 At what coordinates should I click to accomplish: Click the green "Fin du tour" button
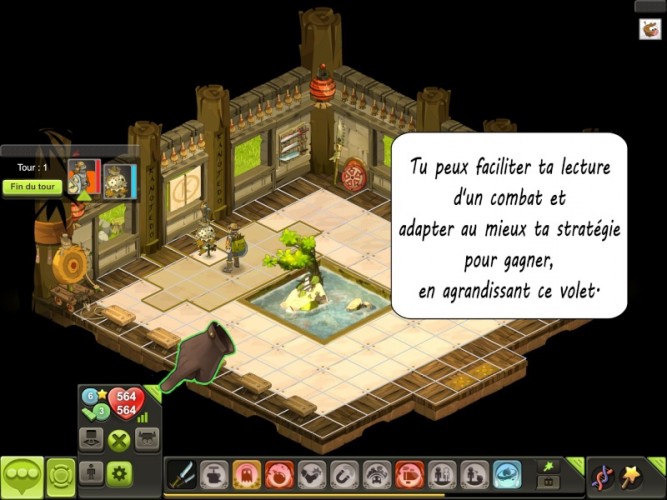(32, 186)
